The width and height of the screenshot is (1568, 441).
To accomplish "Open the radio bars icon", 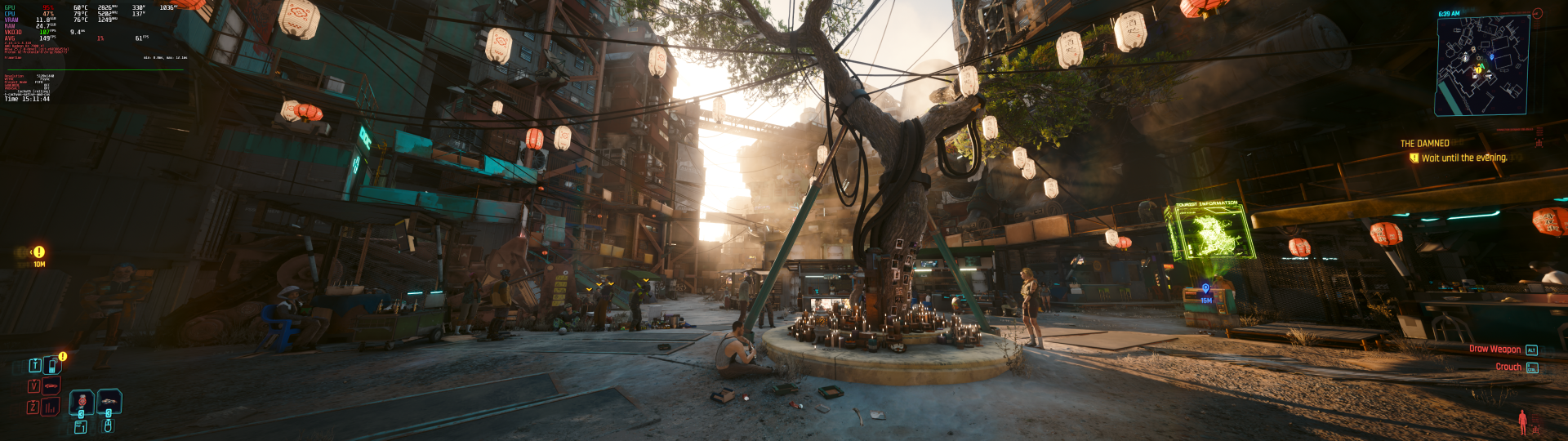I will [x=51, y=407].
